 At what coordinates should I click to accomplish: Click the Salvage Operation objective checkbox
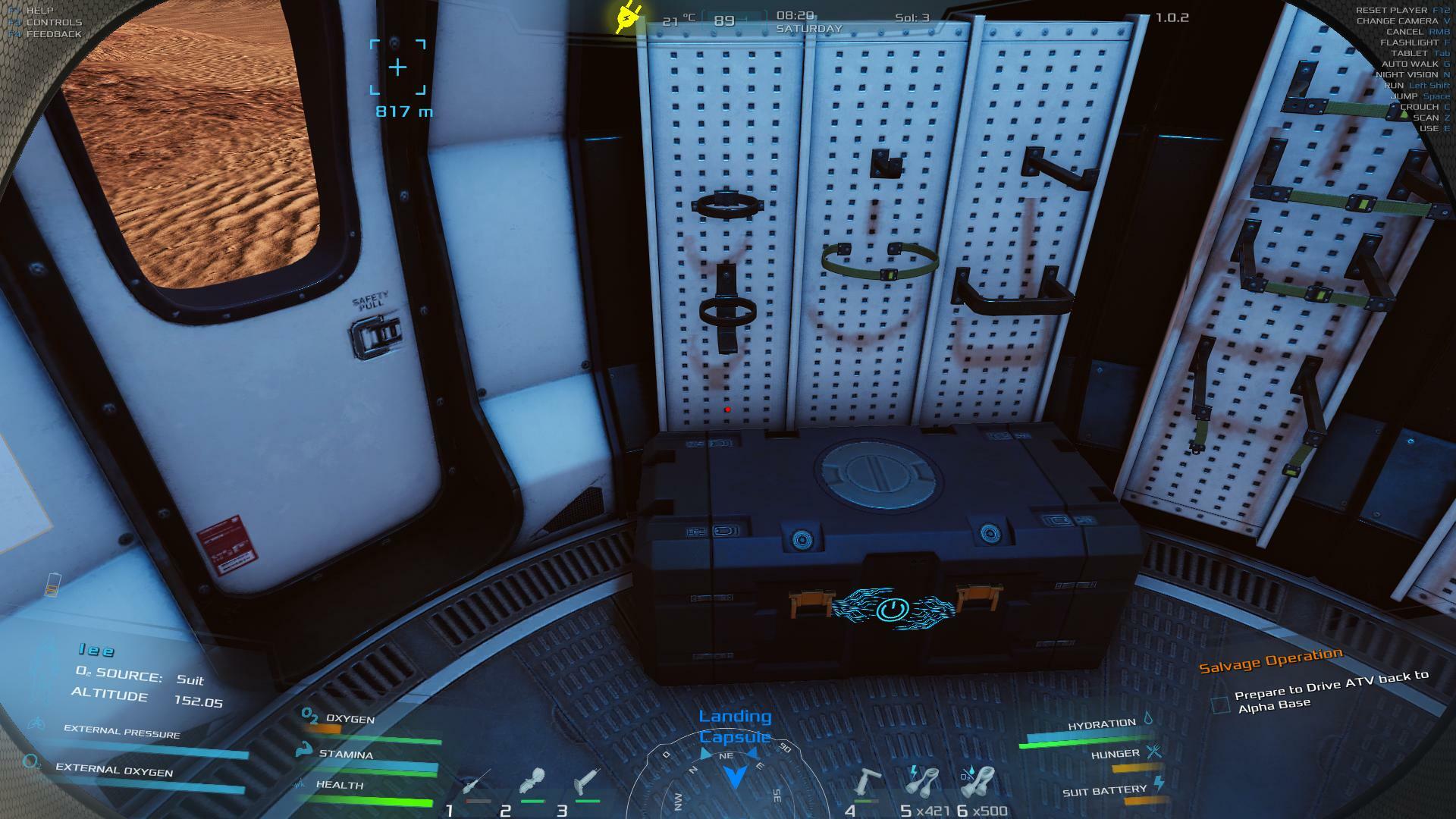pyautogui.click(x=1220, y=704)
